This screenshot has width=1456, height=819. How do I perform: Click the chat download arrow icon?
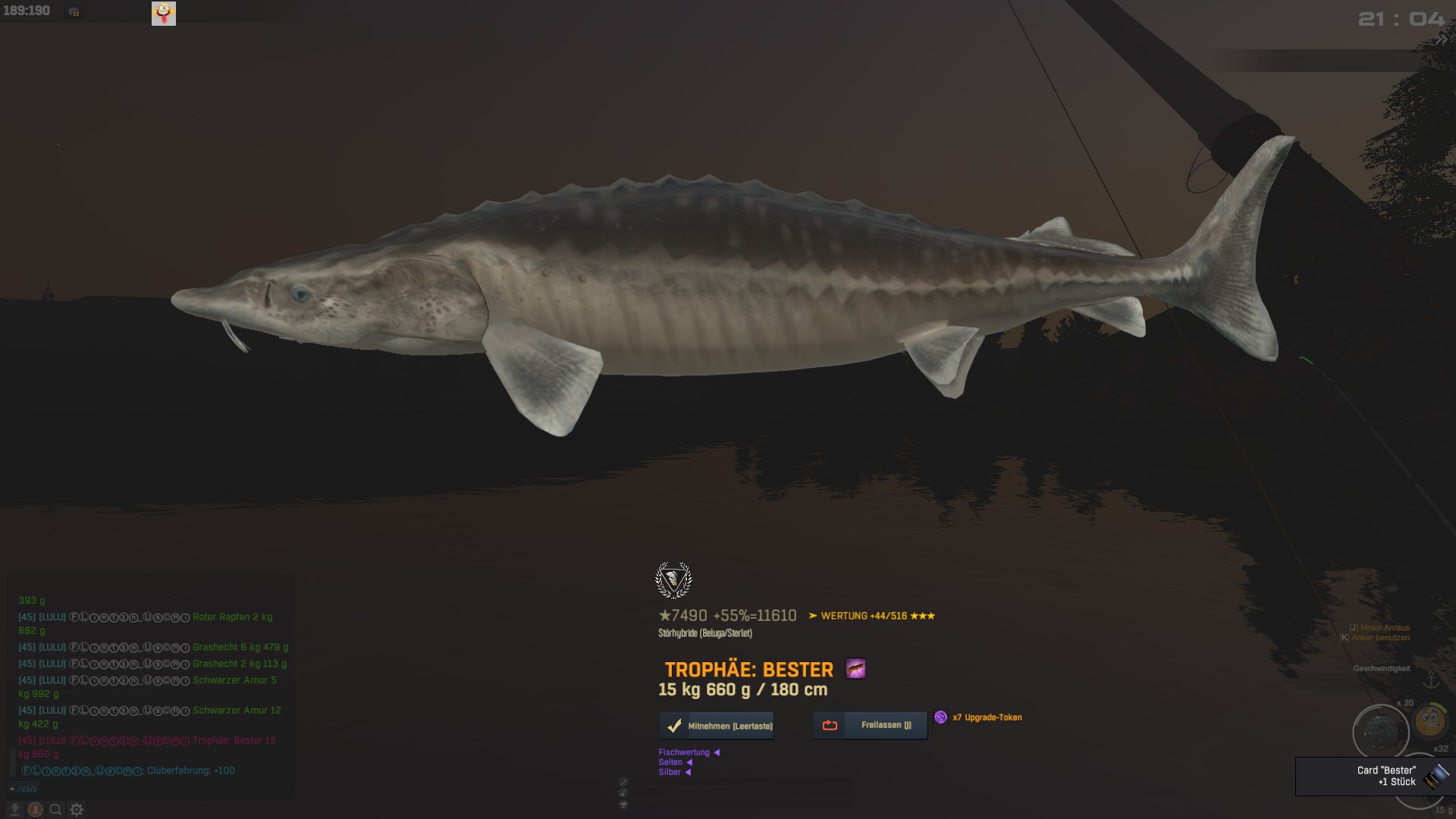tap(14, 809)
